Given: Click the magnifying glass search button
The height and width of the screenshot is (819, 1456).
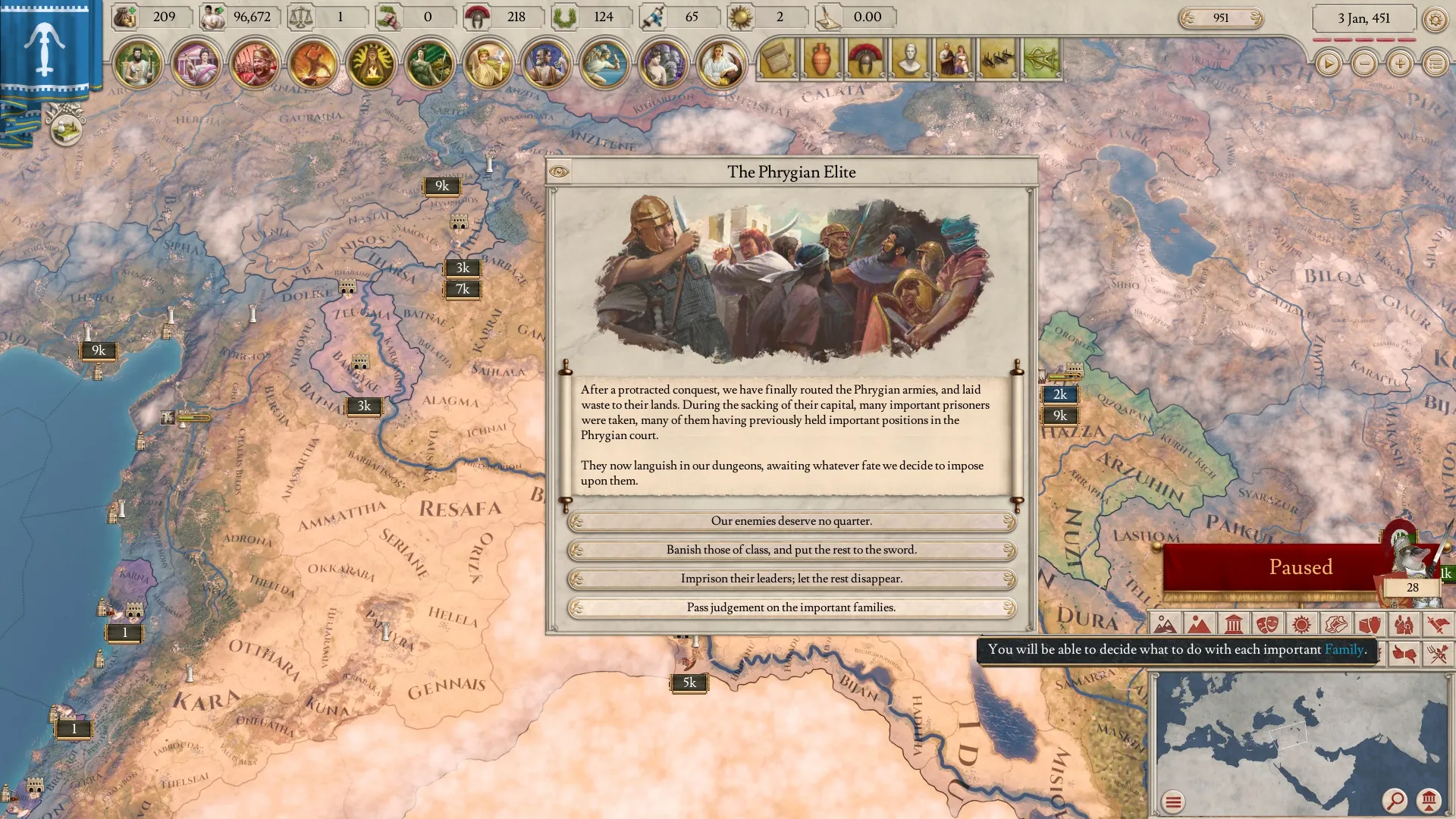Looking at the screenshot, I should coord(1394,800).
